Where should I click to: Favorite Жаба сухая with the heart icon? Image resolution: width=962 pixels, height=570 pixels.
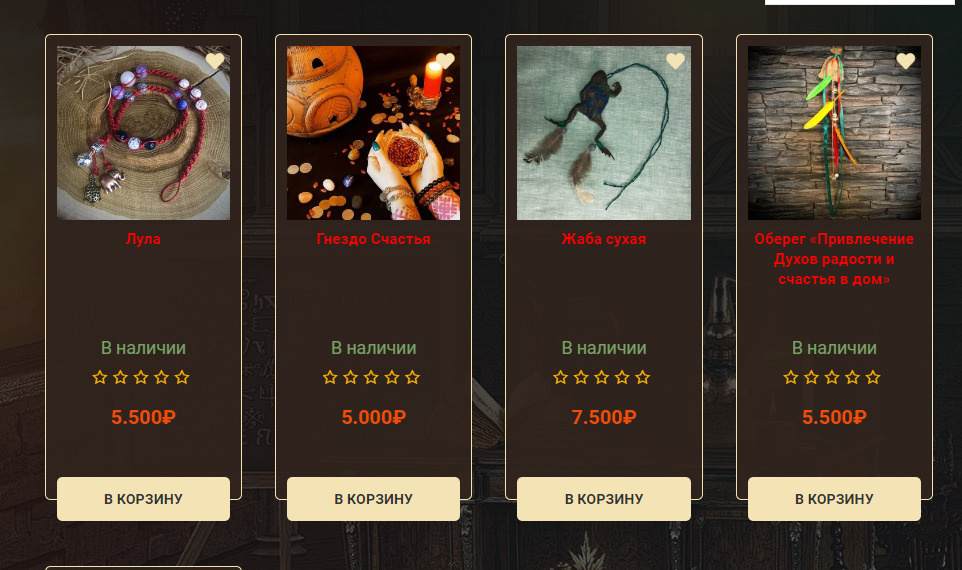675,61
